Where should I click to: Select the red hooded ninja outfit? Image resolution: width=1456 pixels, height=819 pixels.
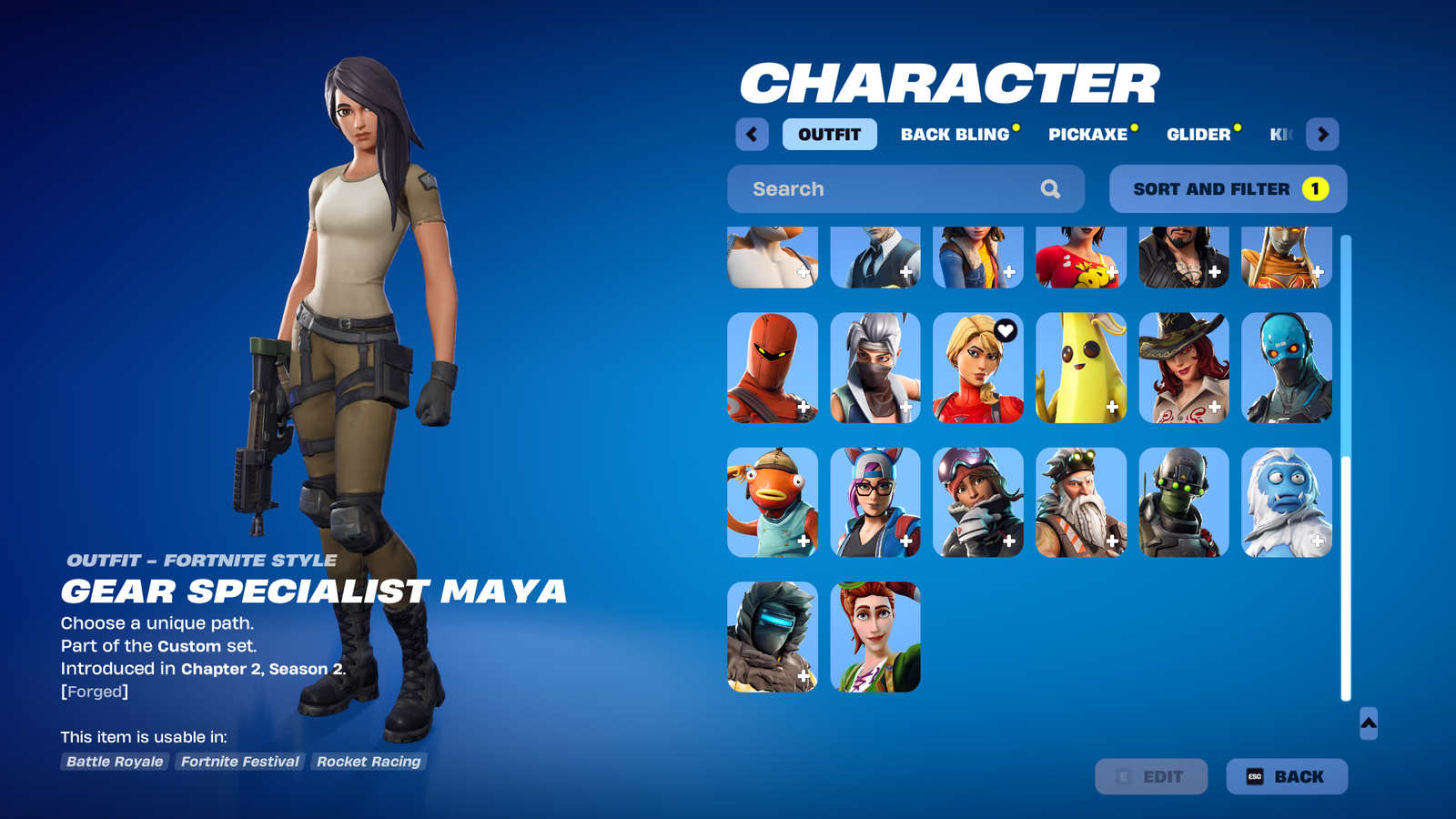coord(773,368)
